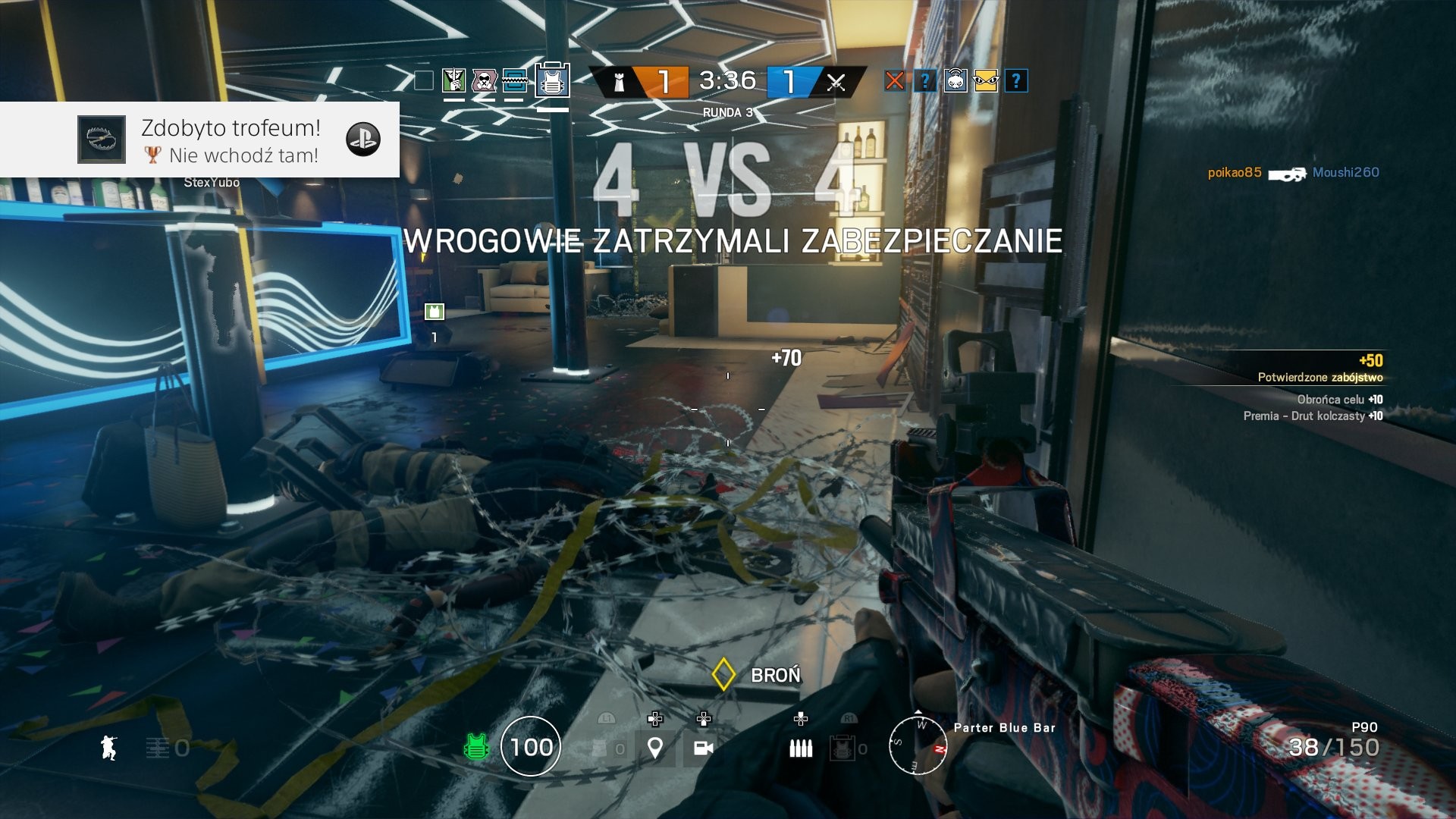
Task: Click the defender rook emblem on the scoreboard
Action: point(620,82)
